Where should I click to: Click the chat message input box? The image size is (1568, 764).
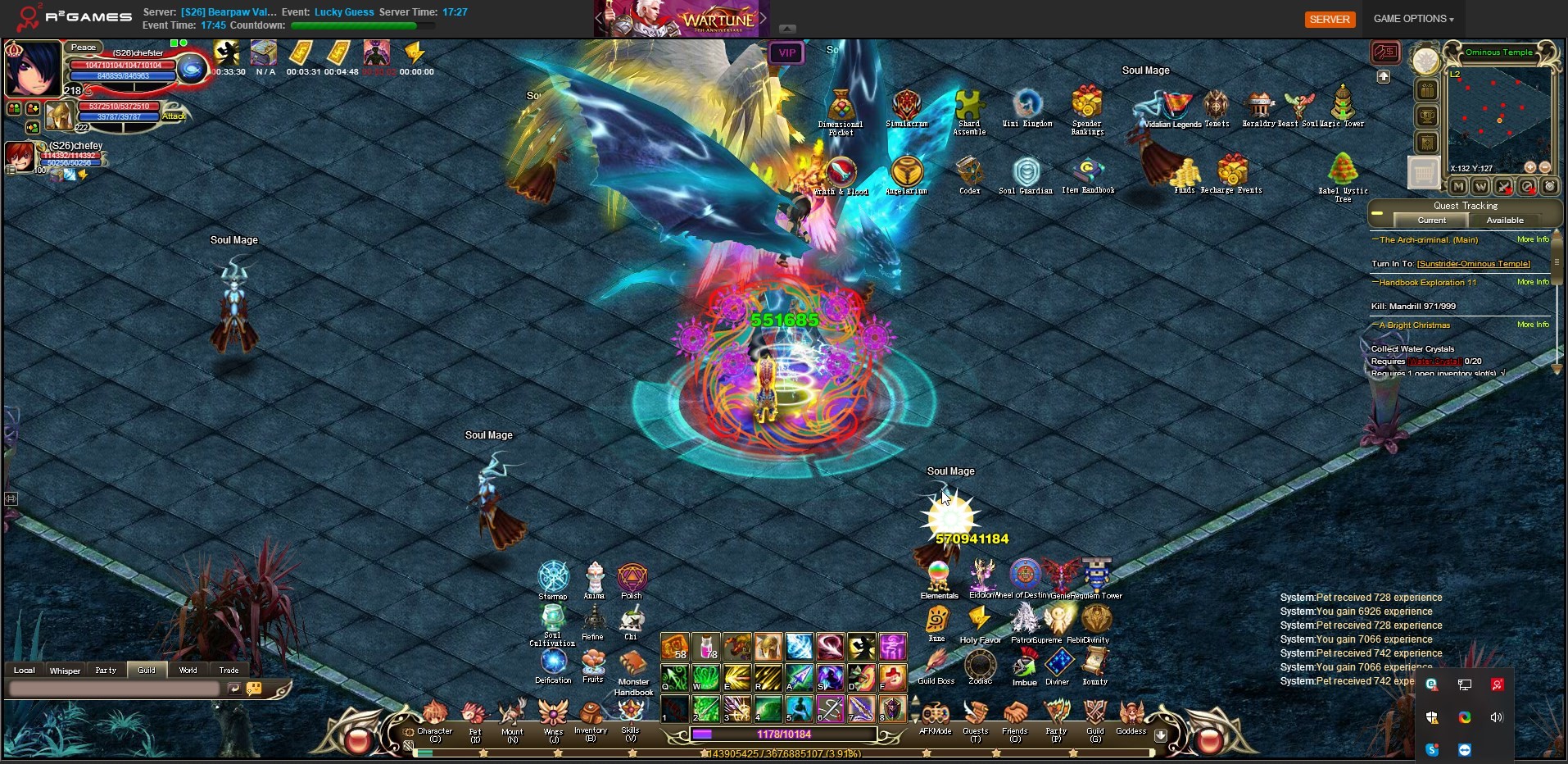(115, 689)
